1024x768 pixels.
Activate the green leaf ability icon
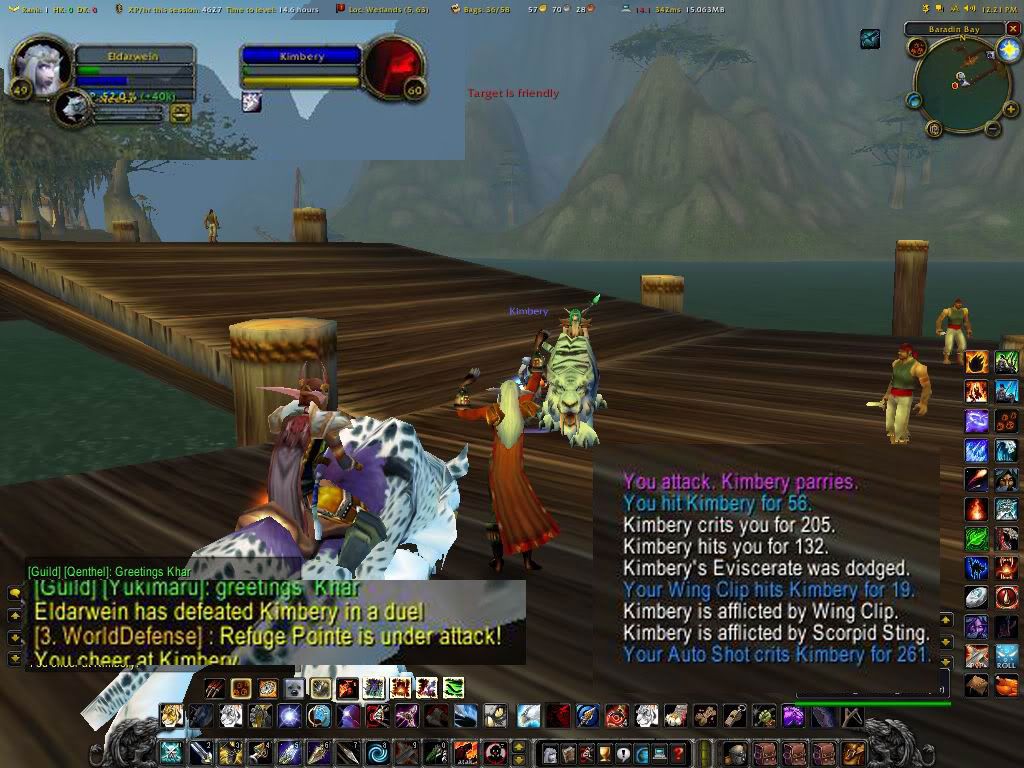pos(976,539)
